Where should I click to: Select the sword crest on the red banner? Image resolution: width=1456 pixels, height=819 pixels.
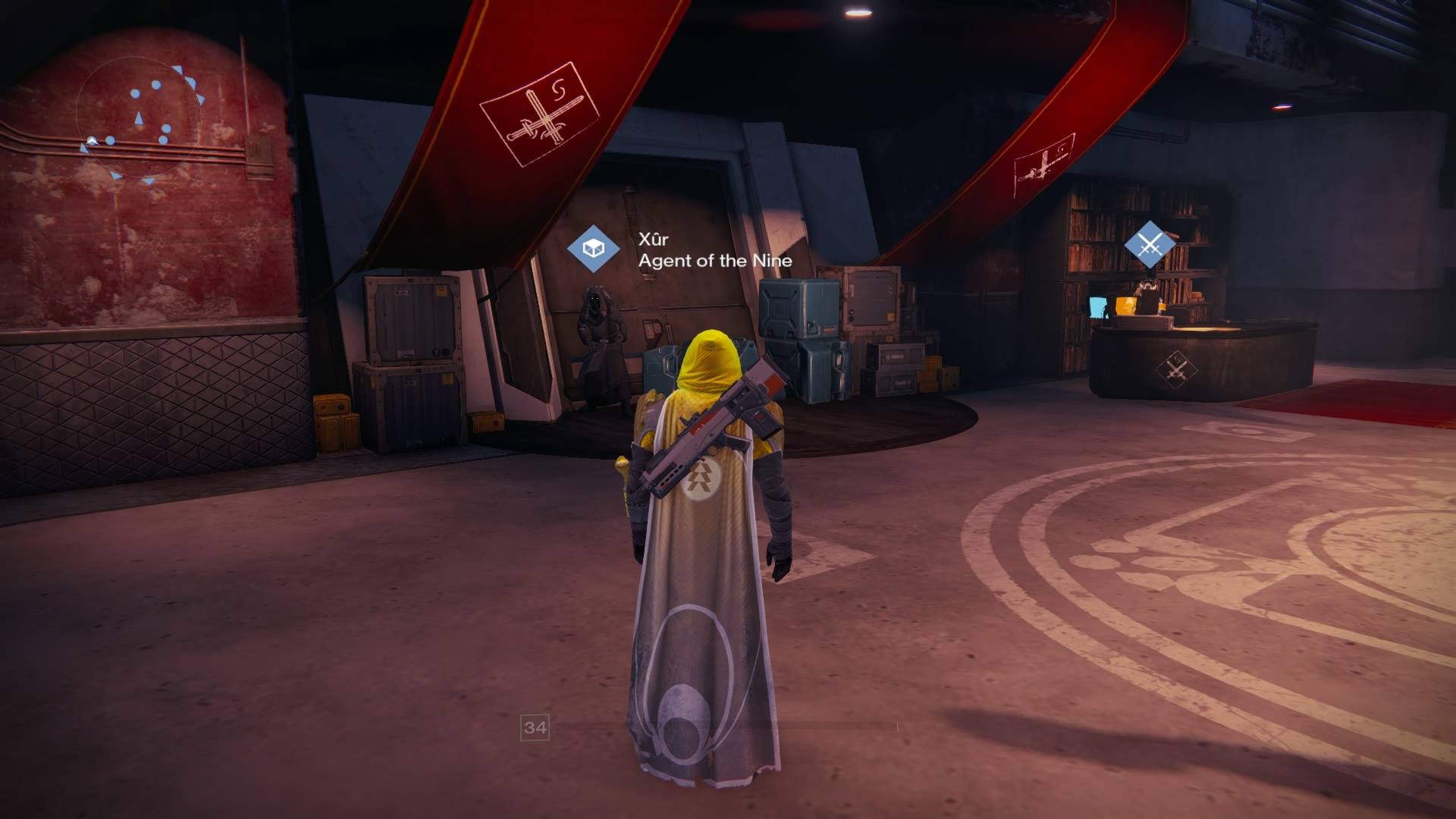click(x=540, y=115)
